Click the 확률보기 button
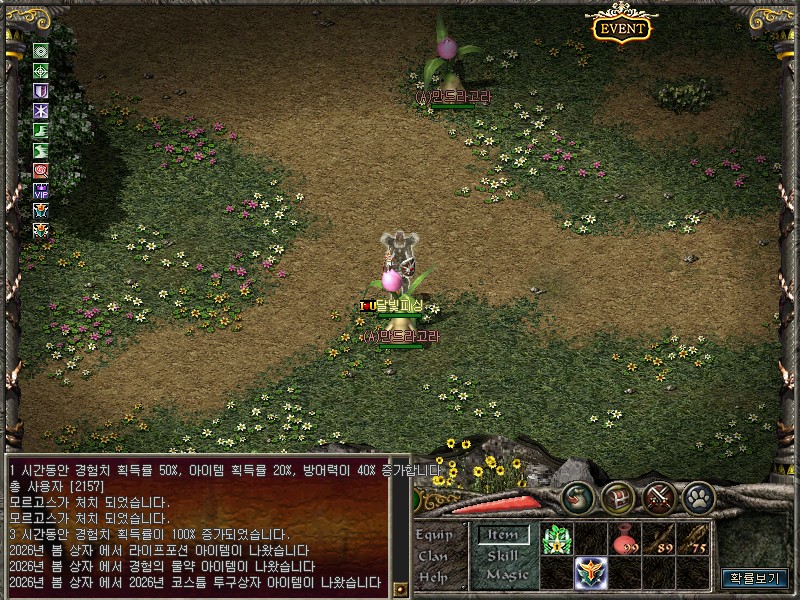 point(754,578)
